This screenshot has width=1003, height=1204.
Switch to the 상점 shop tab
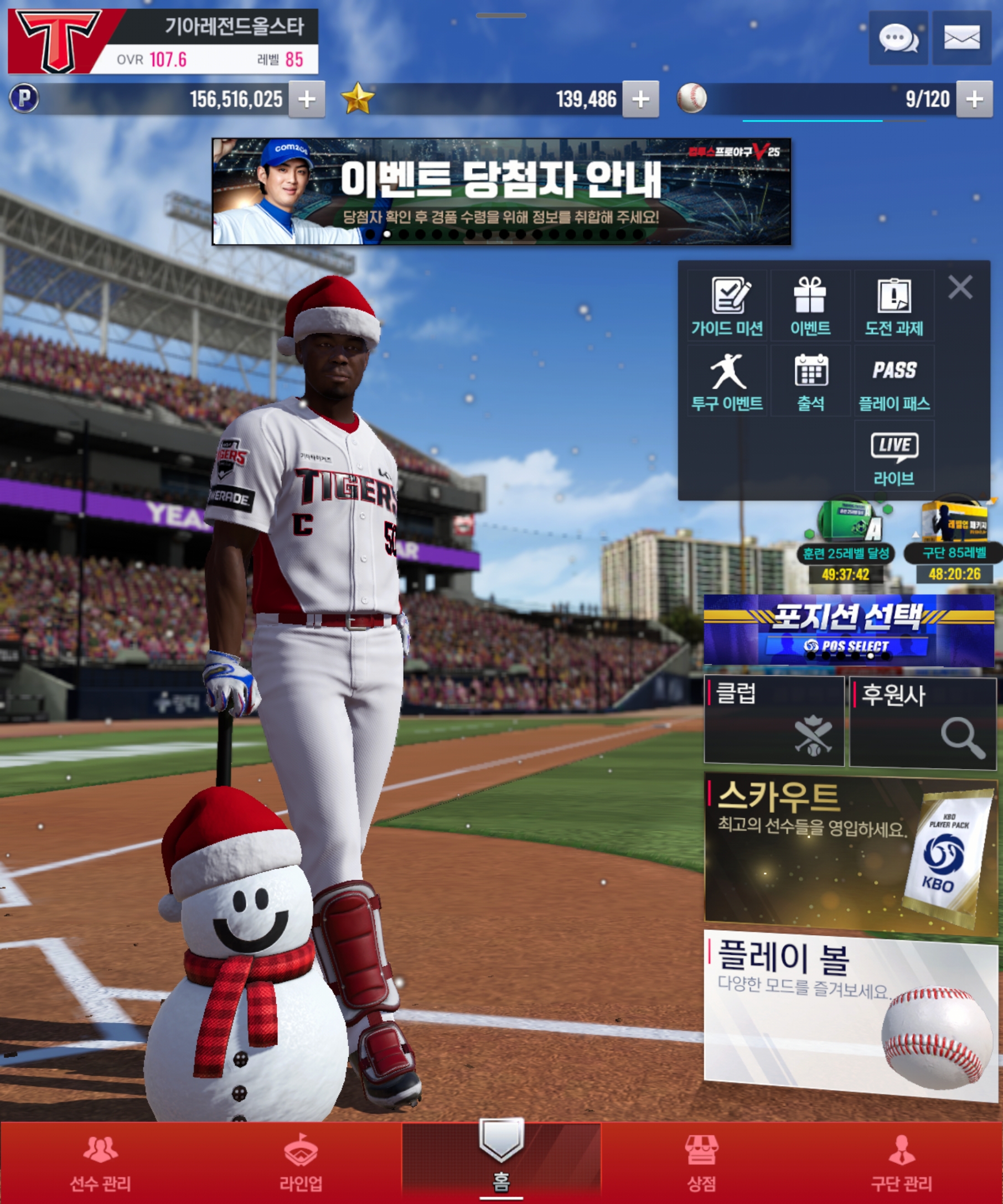701,1163
